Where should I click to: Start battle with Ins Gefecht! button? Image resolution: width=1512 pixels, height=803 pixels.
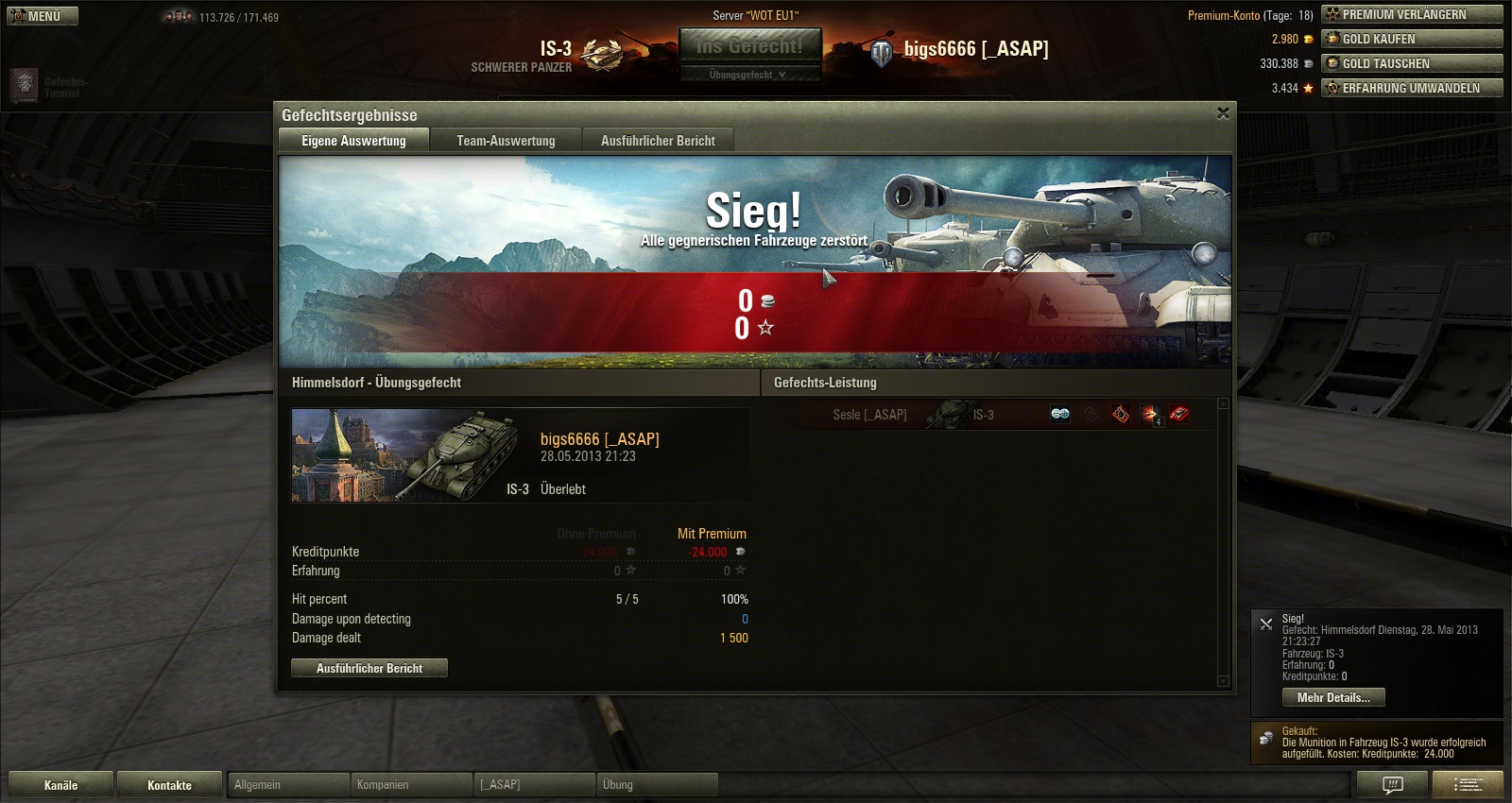click(749, 45)
